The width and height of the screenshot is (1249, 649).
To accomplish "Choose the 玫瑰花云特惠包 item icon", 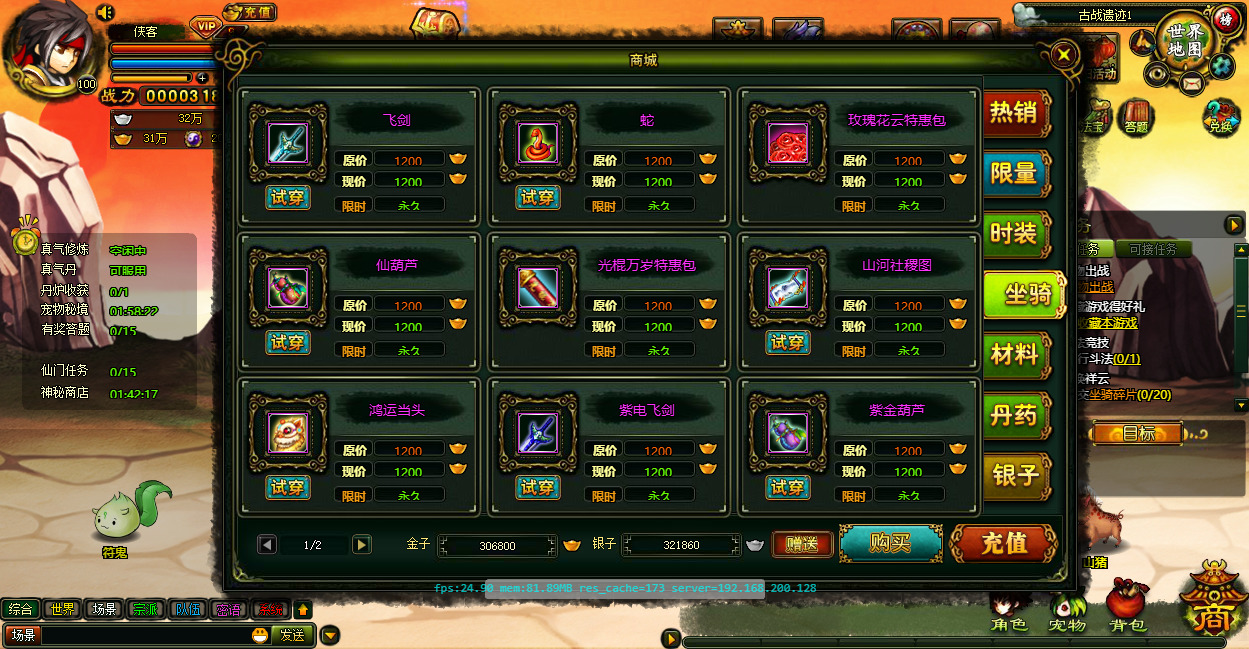I will (788, 144).
